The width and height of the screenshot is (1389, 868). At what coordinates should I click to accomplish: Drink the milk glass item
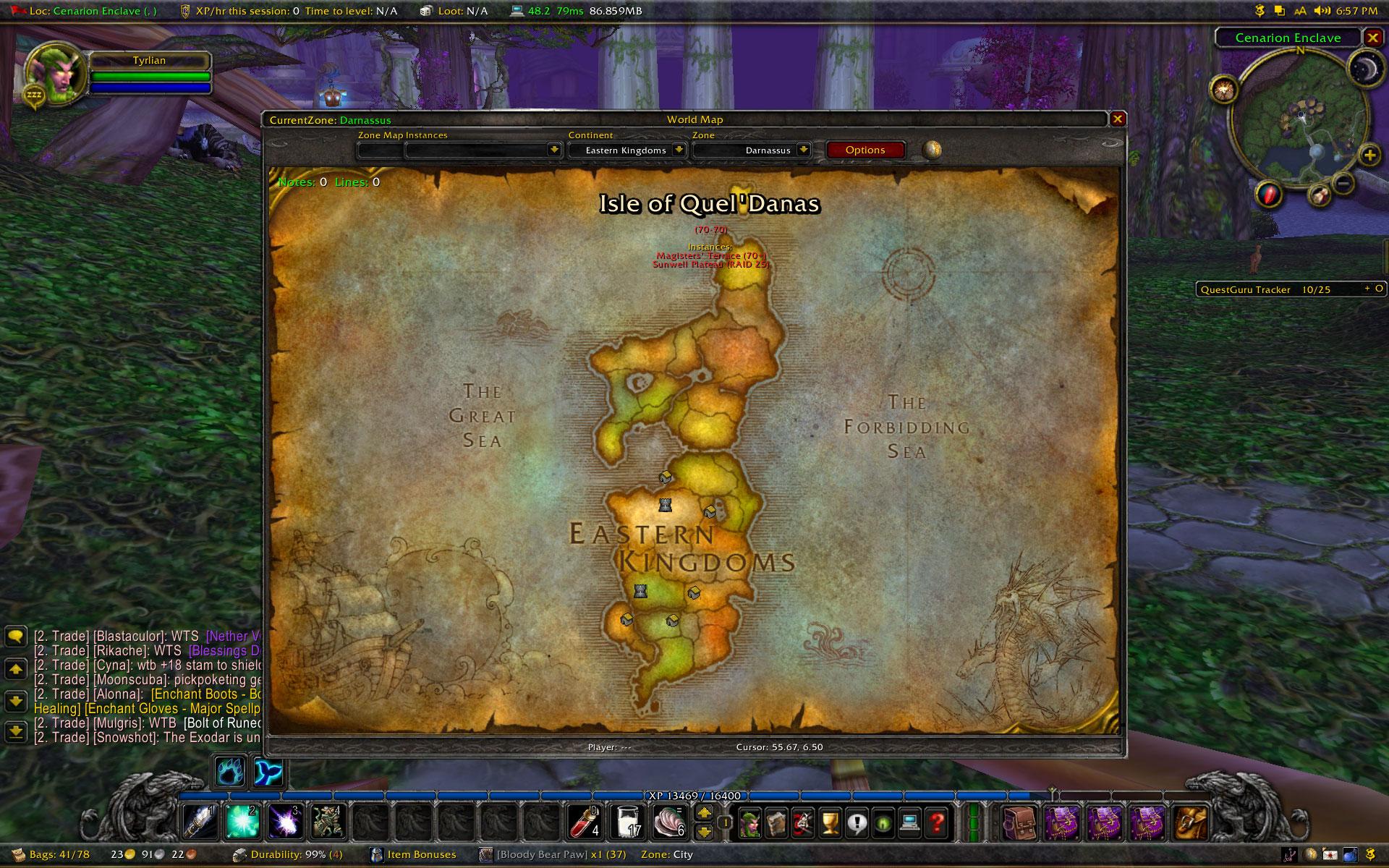[626, 822]
